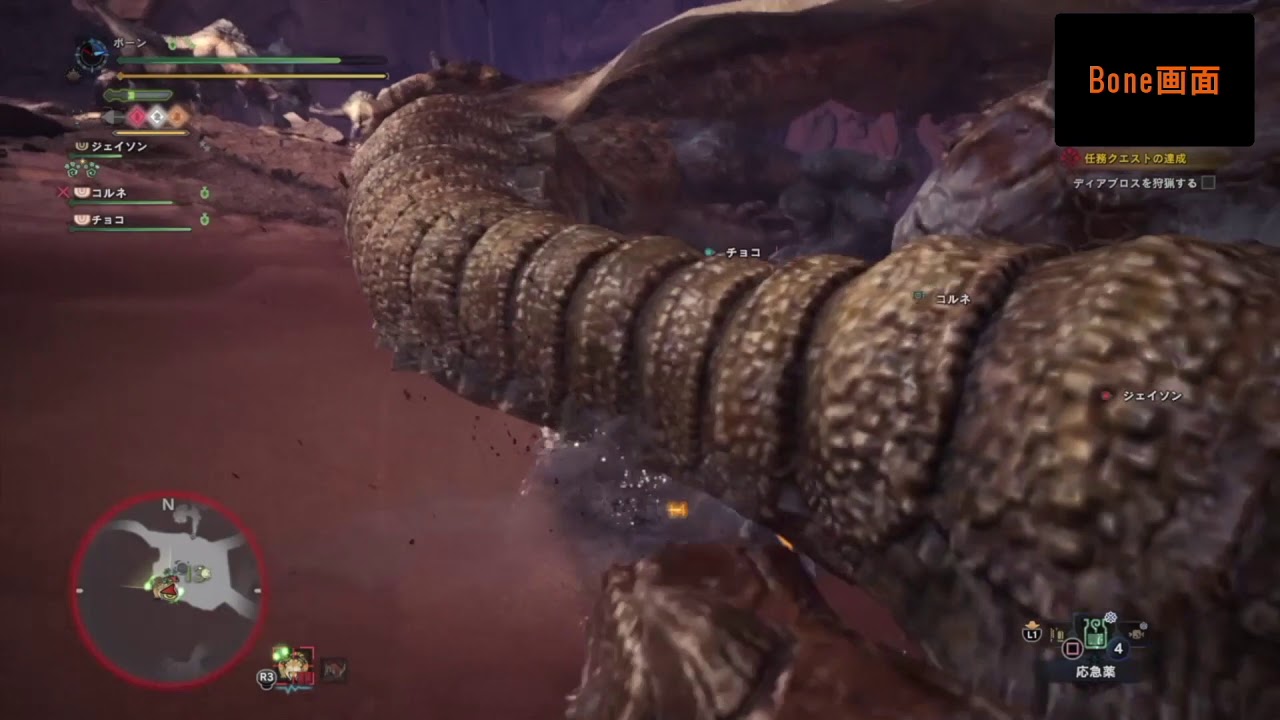Click the sharpness gauge sword icon
This screenshot has height=720, width=1280.
point(112,93)
